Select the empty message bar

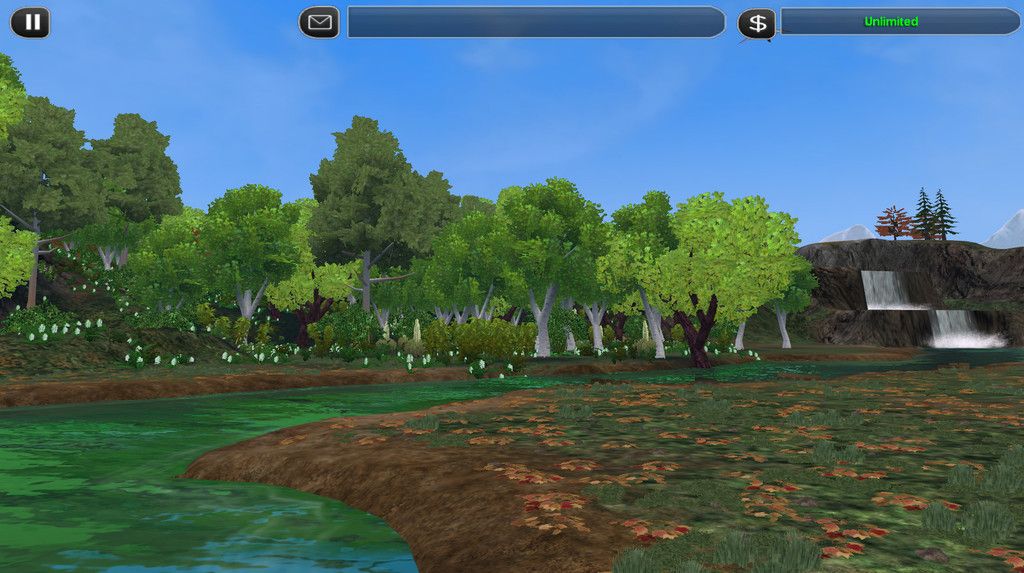[535, 22]
